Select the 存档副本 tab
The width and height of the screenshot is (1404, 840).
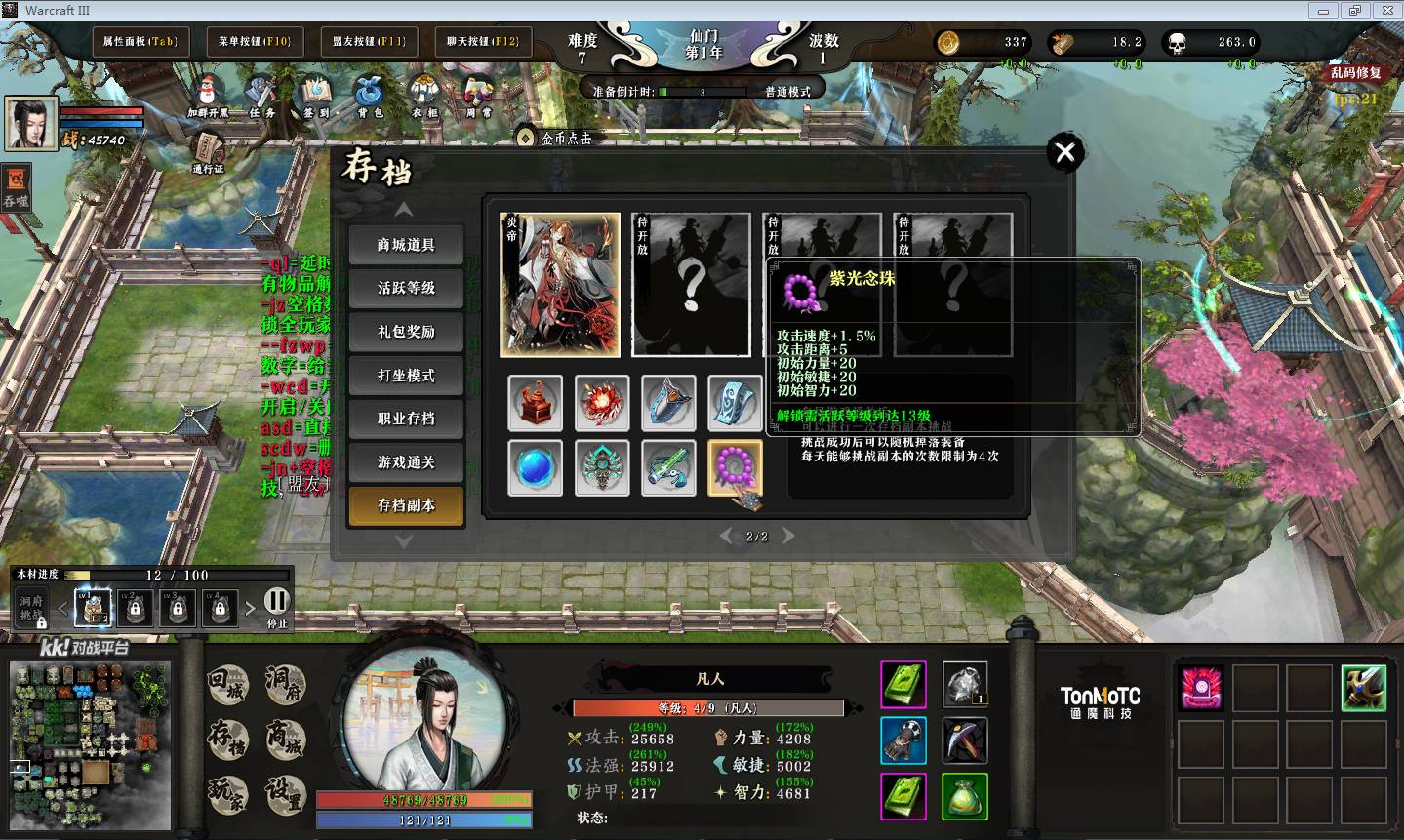tap(406, 505)
